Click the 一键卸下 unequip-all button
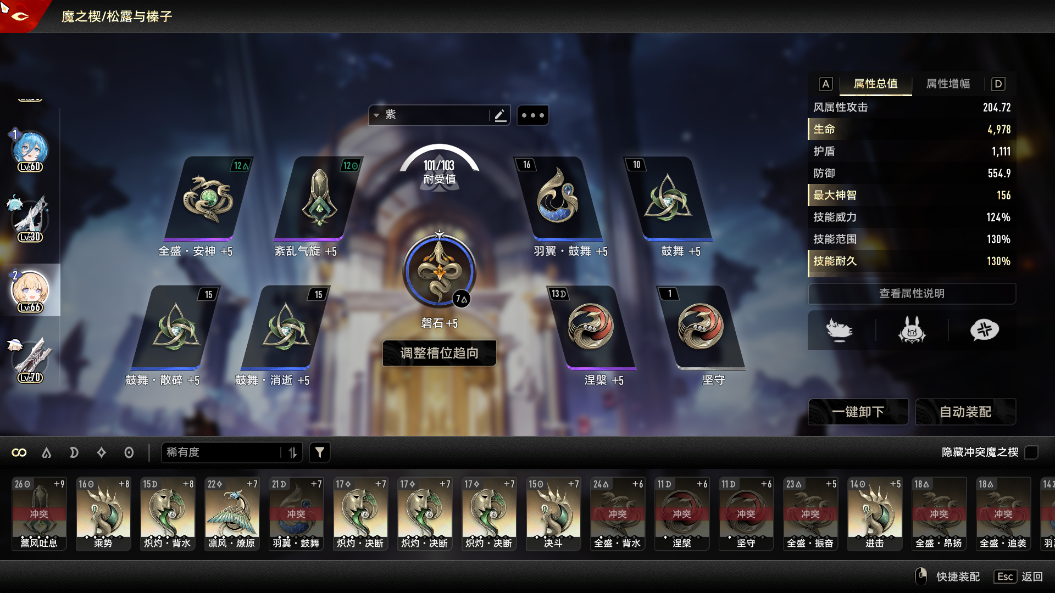The image size is (1055, 593). [x=858, y=412]
